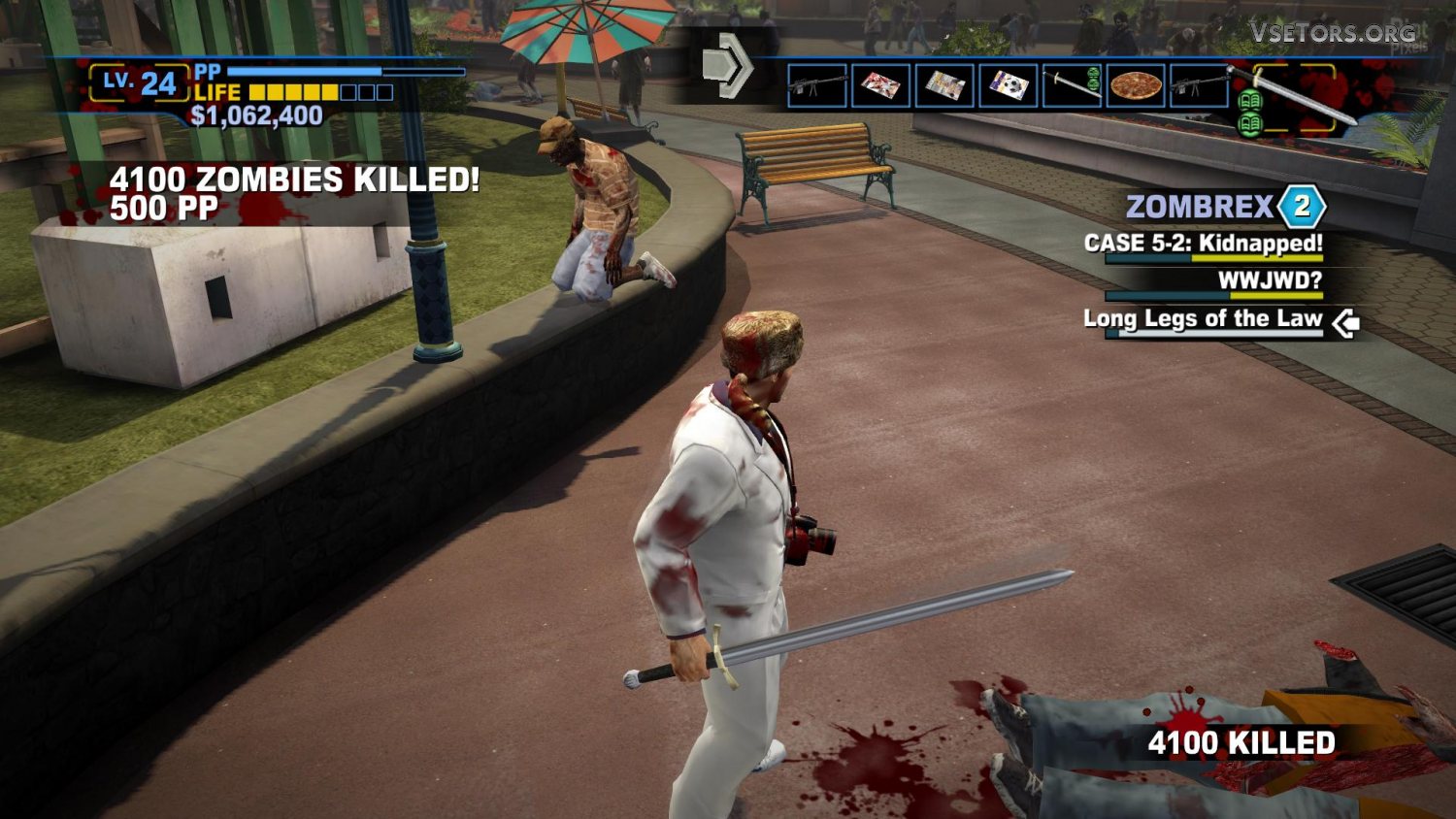Select the pizza inventory slot
The width and height of the screenshot is (1456, 819).
tap(1136, 86)
